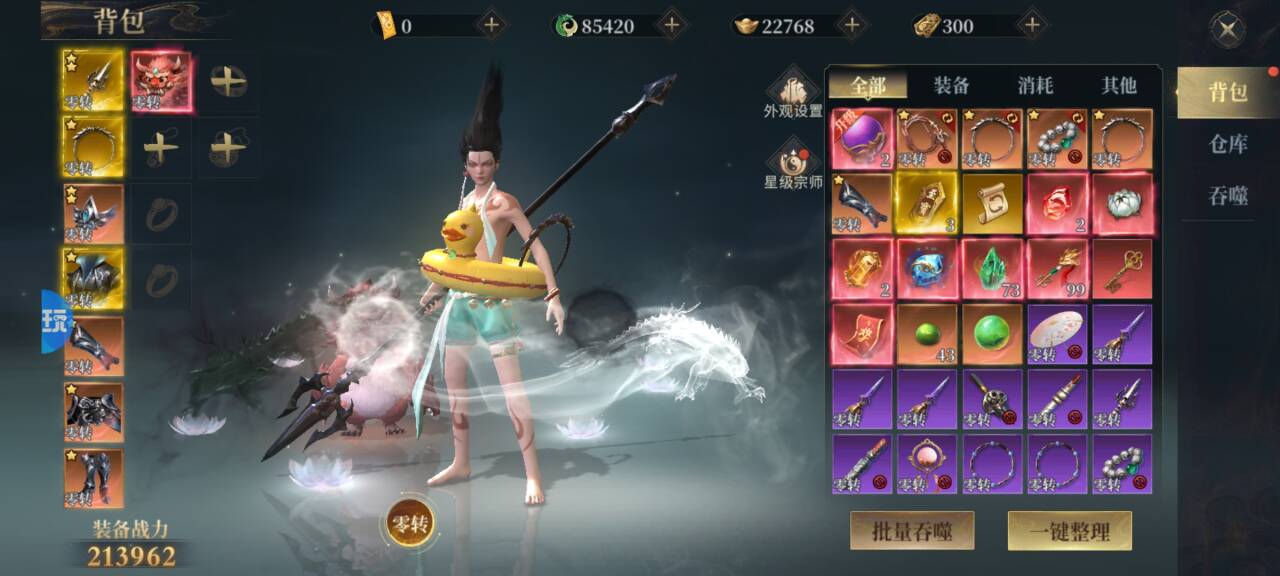The height and width of the screenshot is (576, 1280).
Task: Choose the 其他 others filter tab
Action: pos(1119,86)
